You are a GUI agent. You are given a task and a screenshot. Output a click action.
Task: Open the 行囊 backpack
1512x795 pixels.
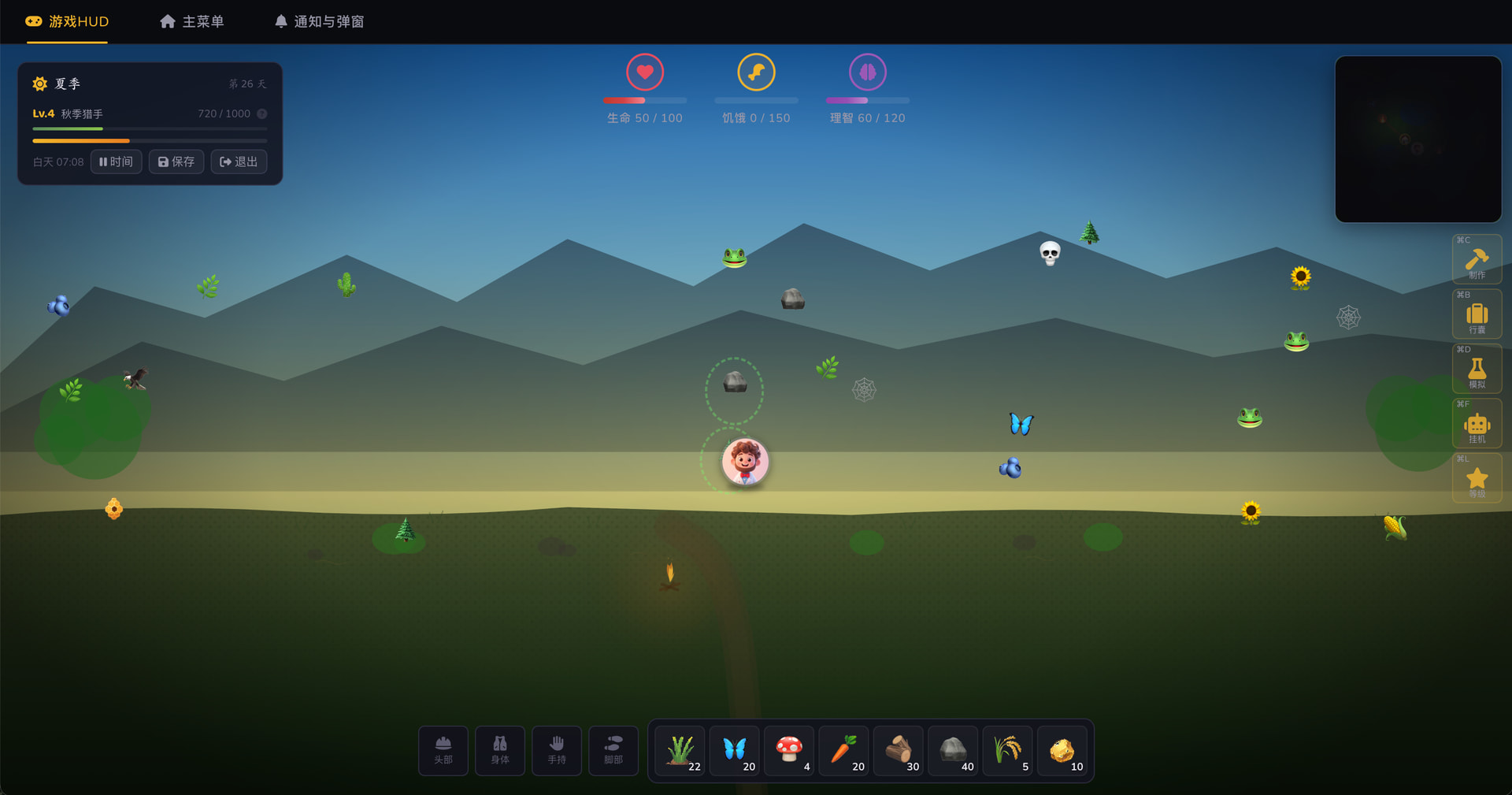[1477, 315]
